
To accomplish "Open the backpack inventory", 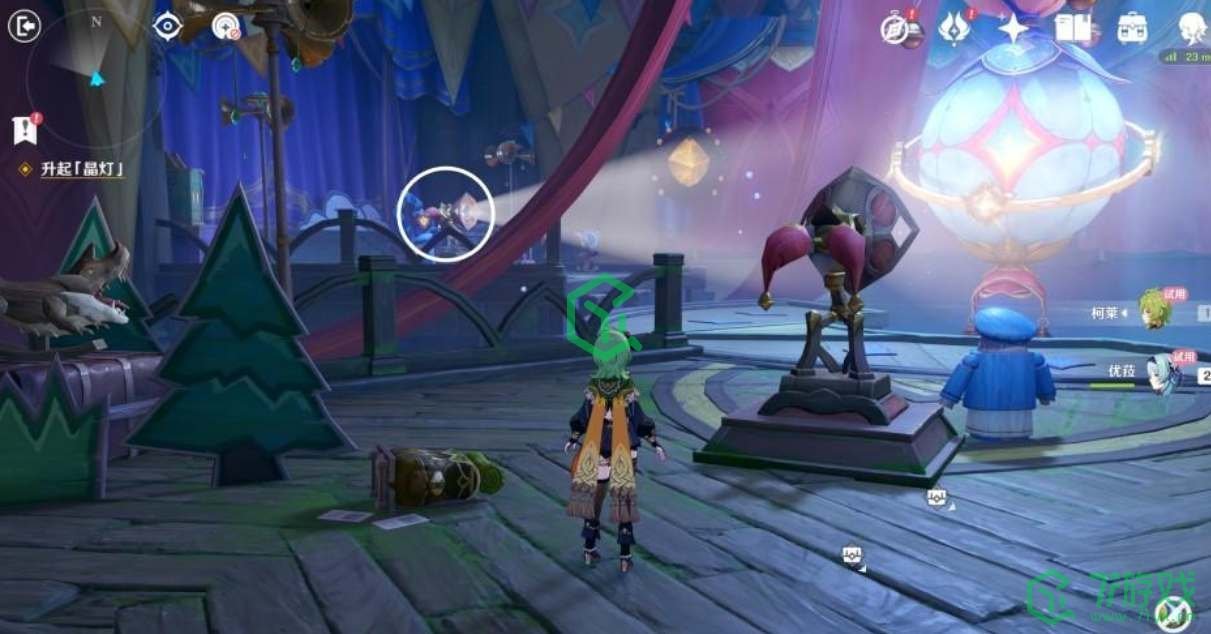I will 1132,28.
